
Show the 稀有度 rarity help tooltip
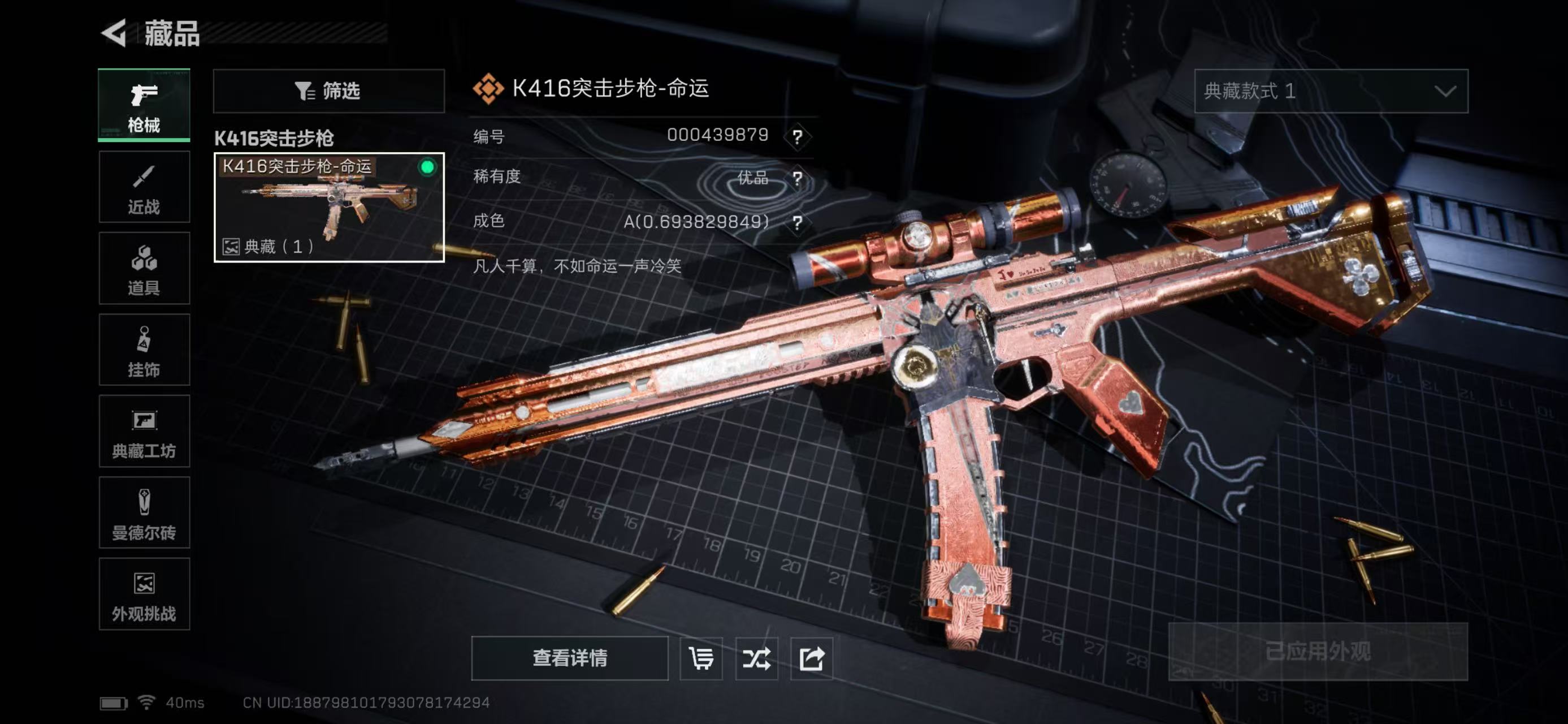pyautogui.click(x=798, y=178)
